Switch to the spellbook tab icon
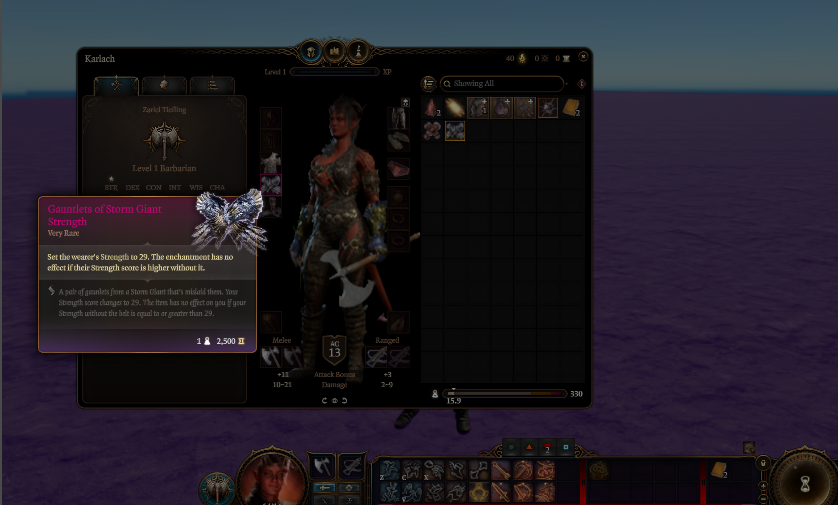 [x=334, y=51]
